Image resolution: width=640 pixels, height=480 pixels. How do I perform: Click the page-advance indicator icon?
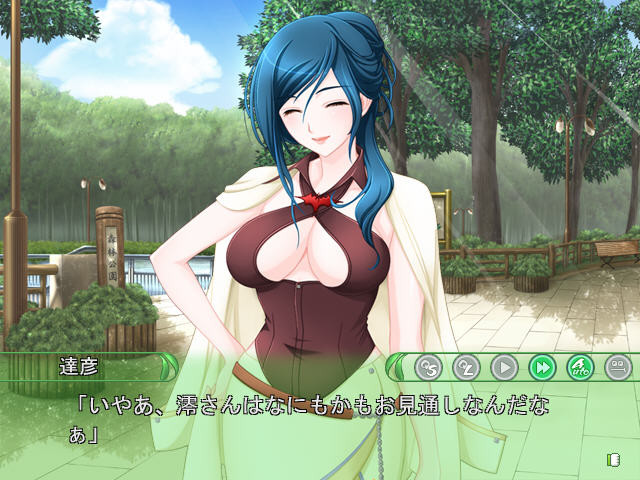(612, 459)
